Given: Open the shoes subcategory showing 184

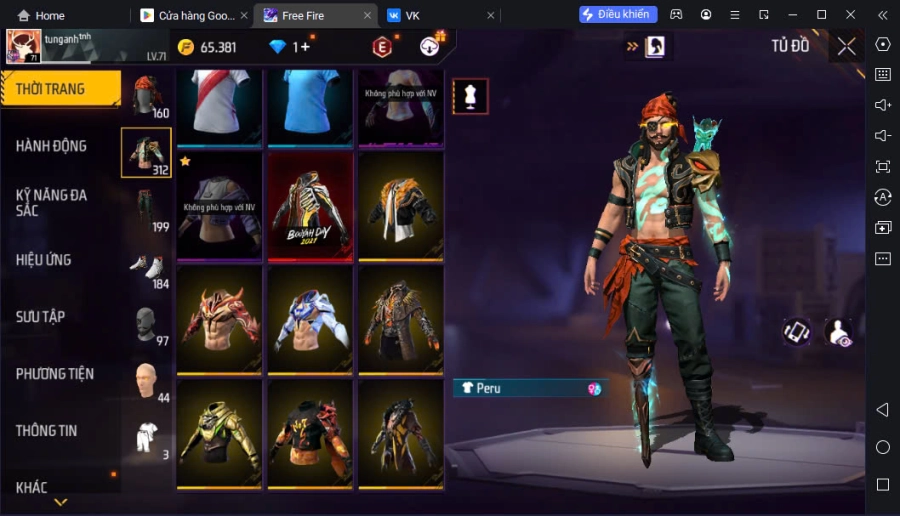Looking at the screenshot, I should click(146, 266).
